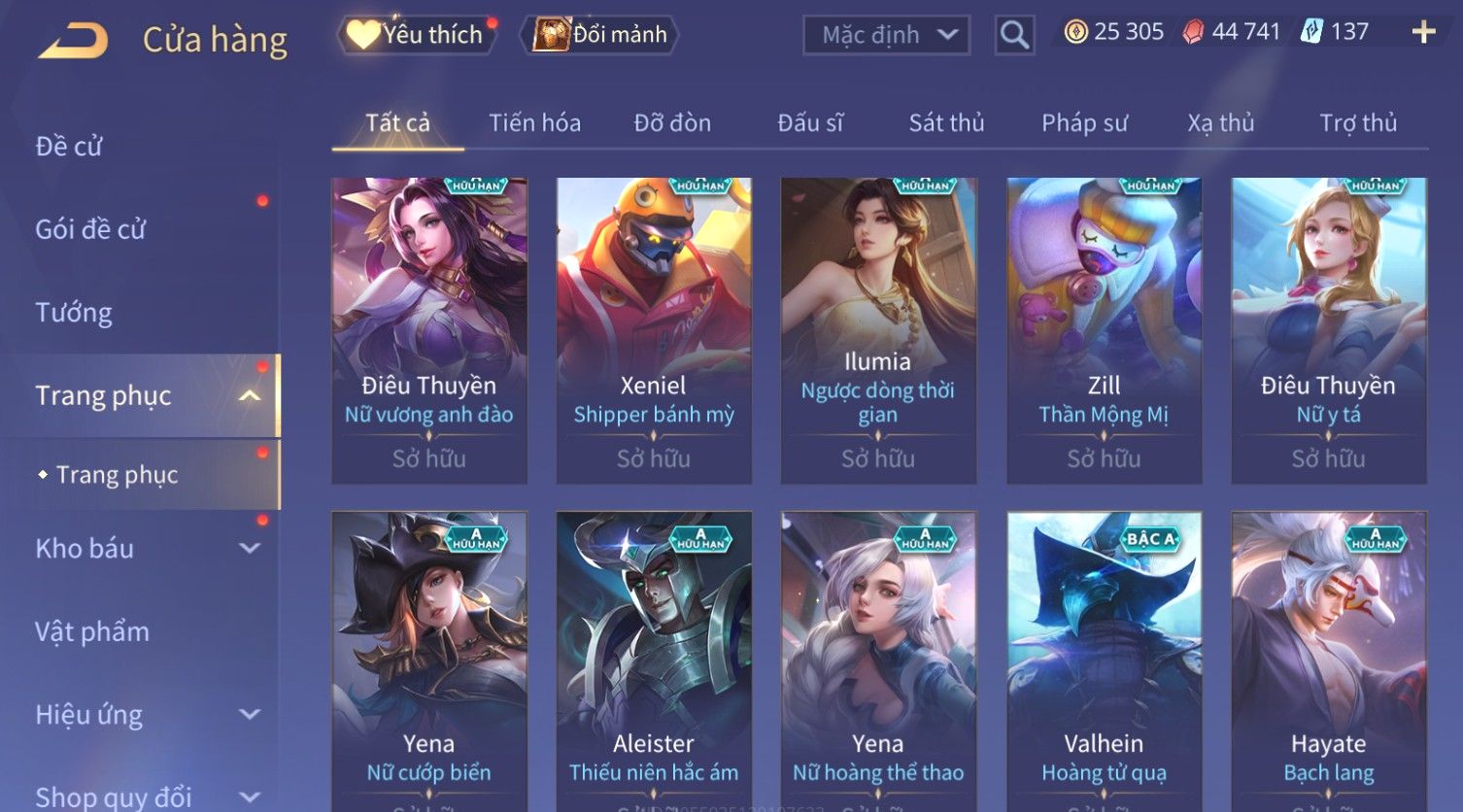Open the Hayate Bạch lang skin card
This screenshot has width=1463, height=812.
[x=1328, y=660]
